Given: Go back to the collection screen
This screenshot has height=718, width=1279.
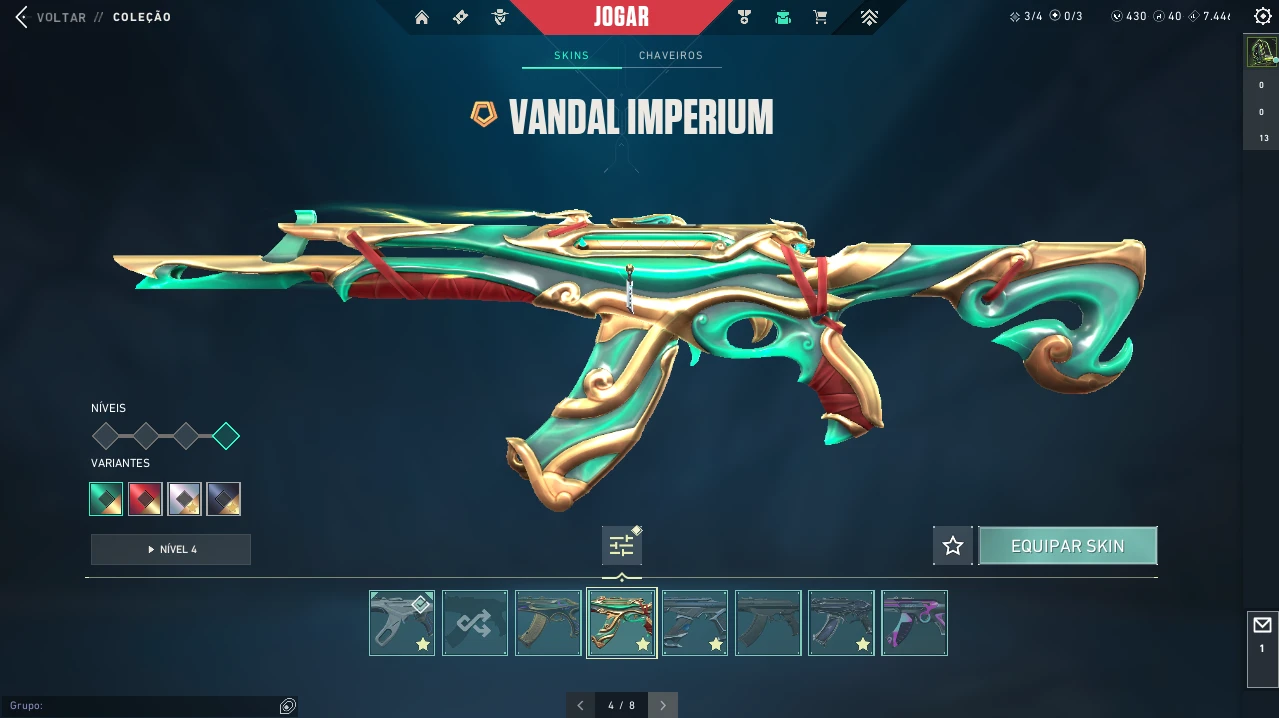Looking at the screenshot, I should coord(22,17).
